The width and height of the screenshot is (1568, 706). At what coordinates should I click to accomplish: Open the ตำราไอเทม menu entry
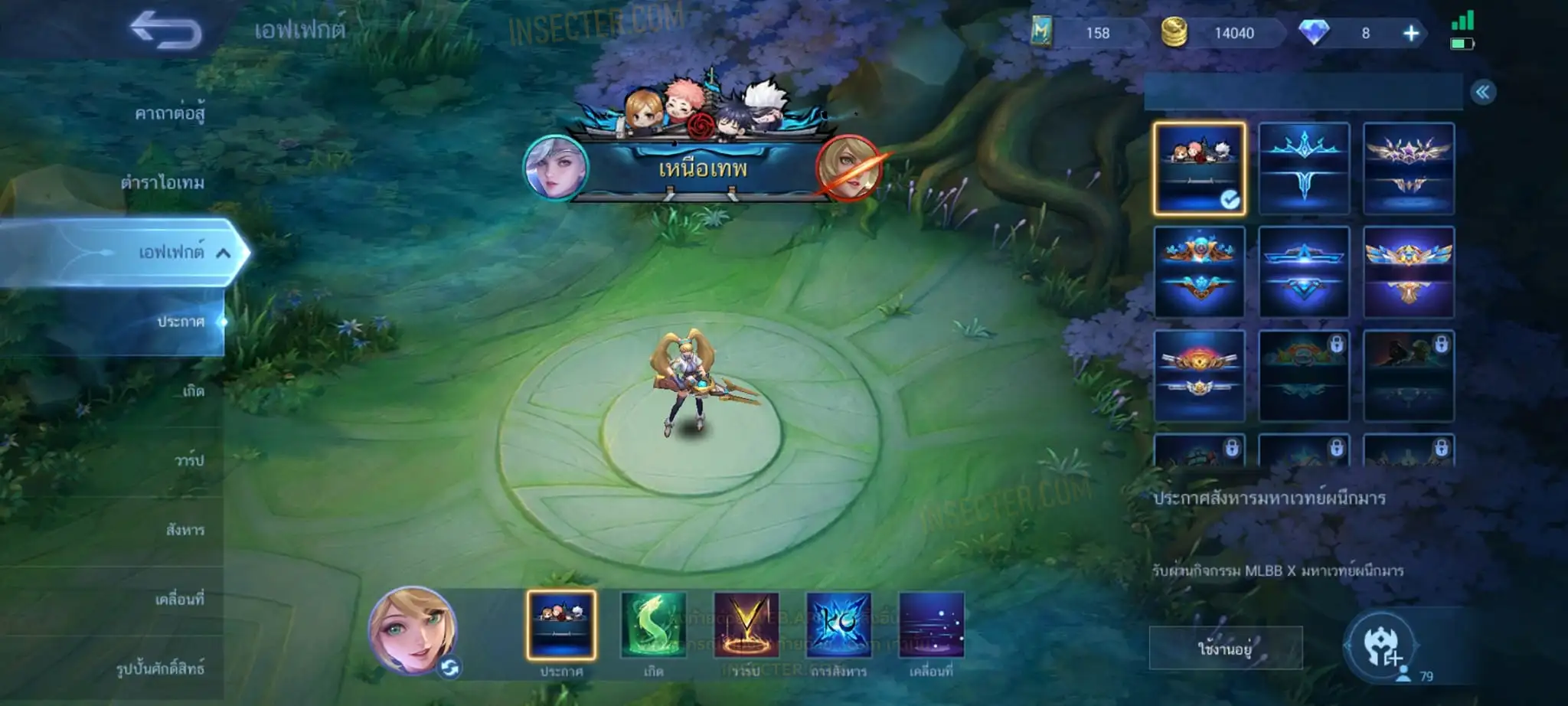[x=162, y=183]
